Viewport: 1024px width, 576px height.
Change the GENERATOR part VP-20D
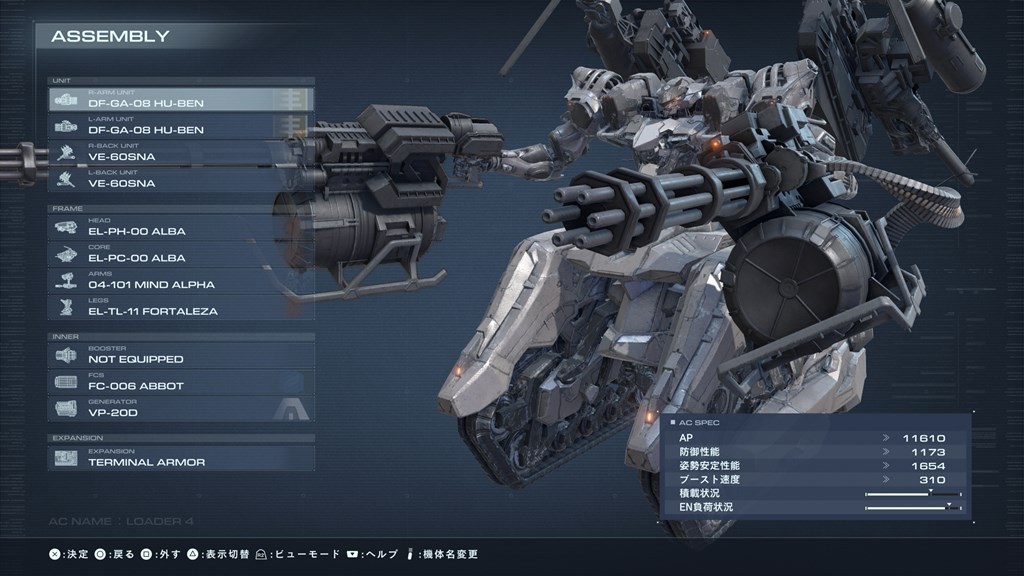coord(180,409)
